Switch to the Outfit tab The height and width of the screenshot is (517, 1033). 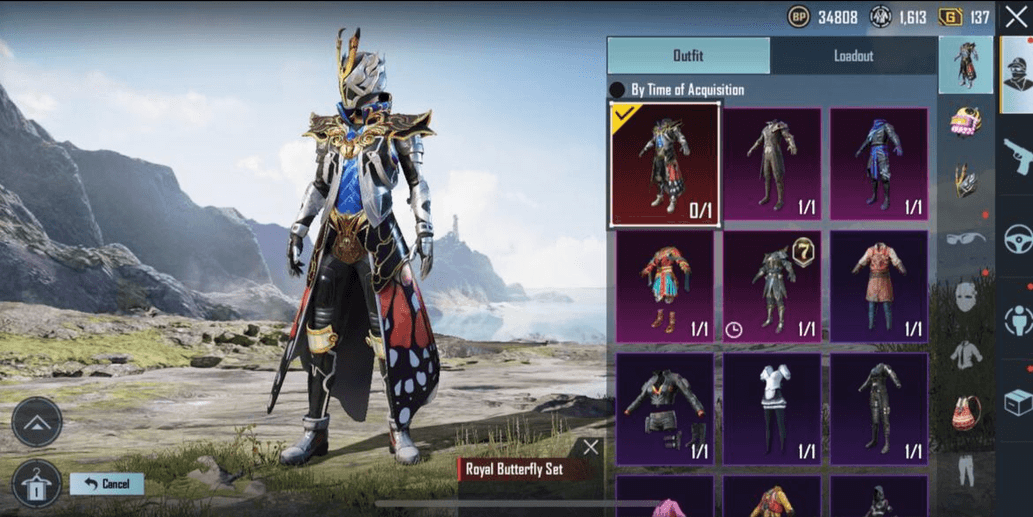pos(688,56)
